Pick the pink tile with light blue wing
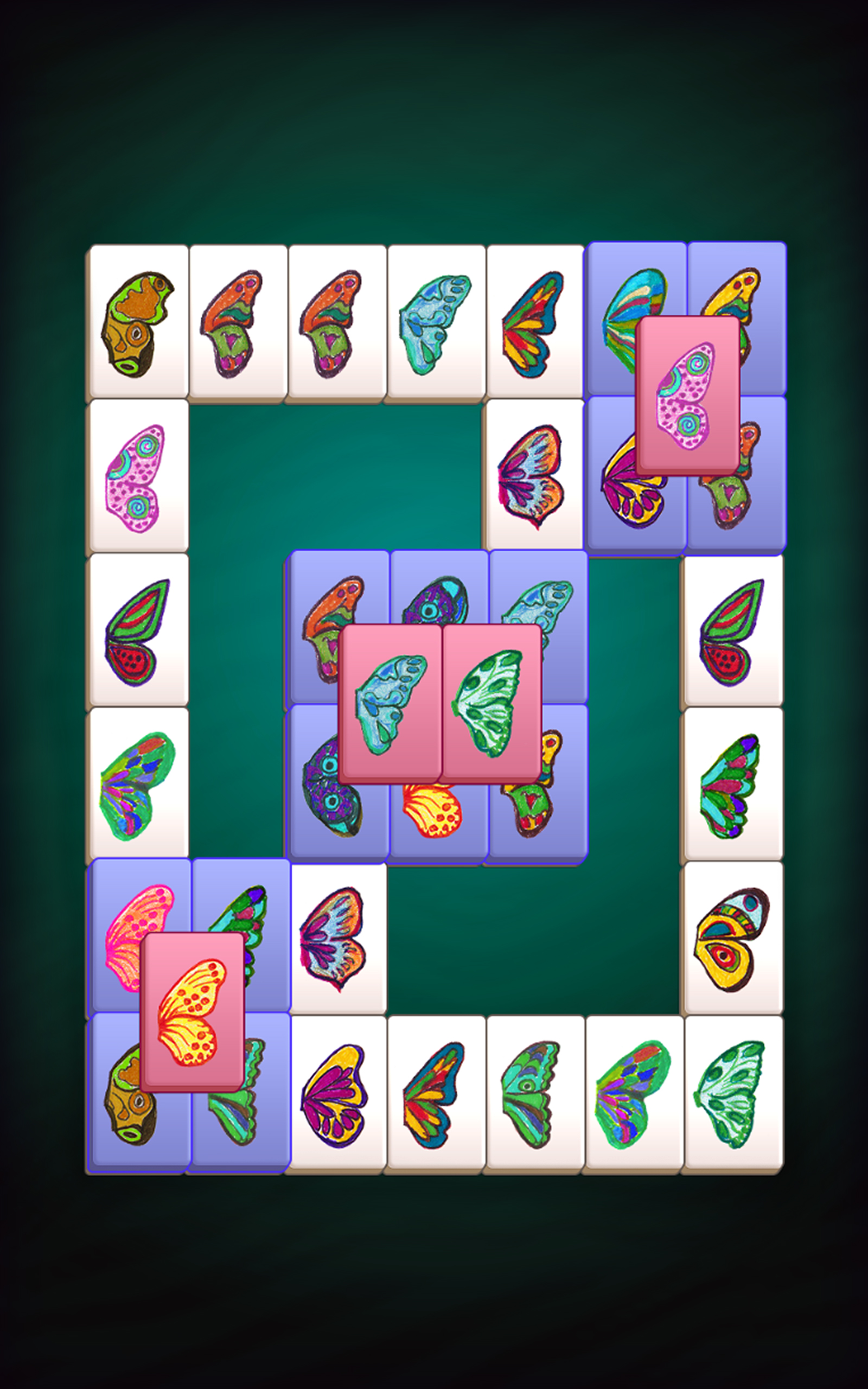868x1389 pixels. point(391,703)
